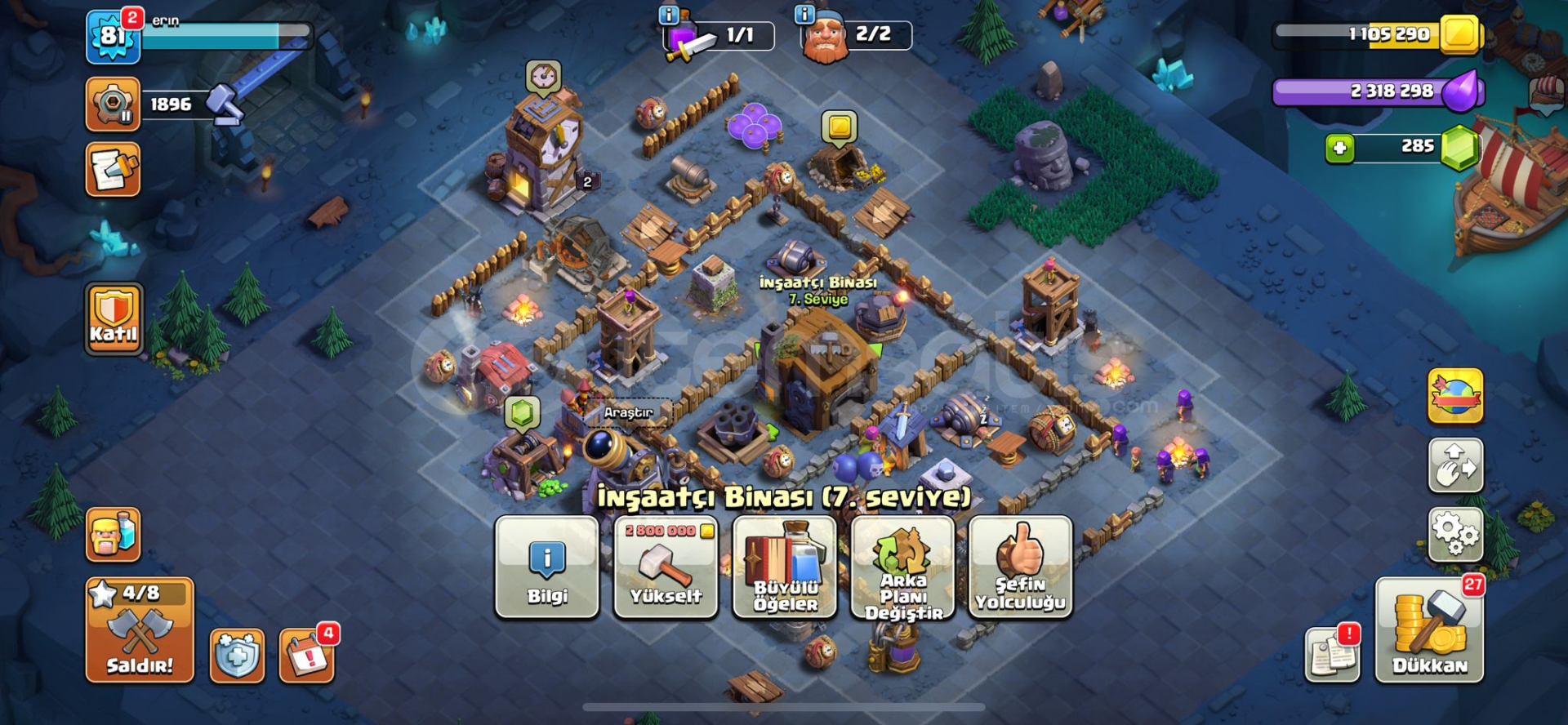Tap the level 81 player badge
Image resolution: width=1568 pixels, height=725 pixels.
tap(114, 37)
